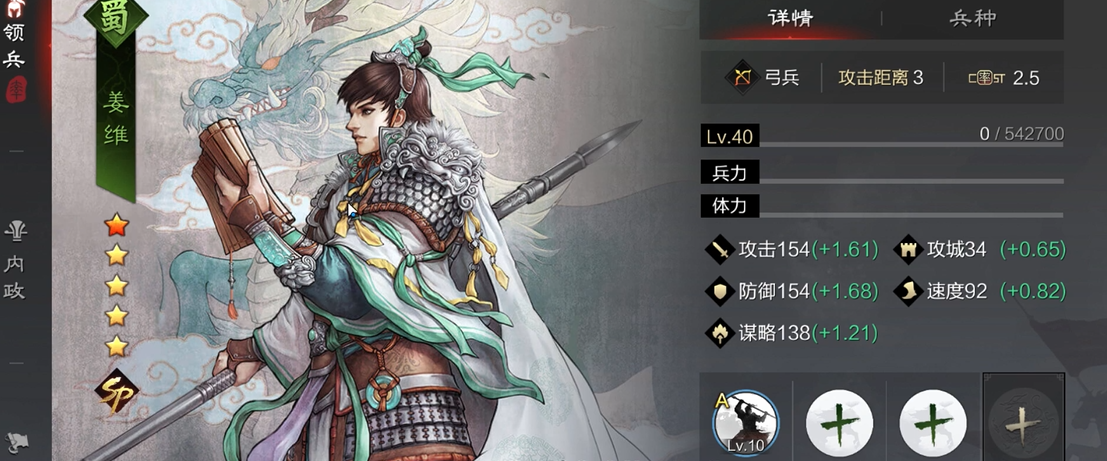This screenshot has height=461, width=1107.
Task: Select 领兵 in the left sidebar
Action: 14,46
